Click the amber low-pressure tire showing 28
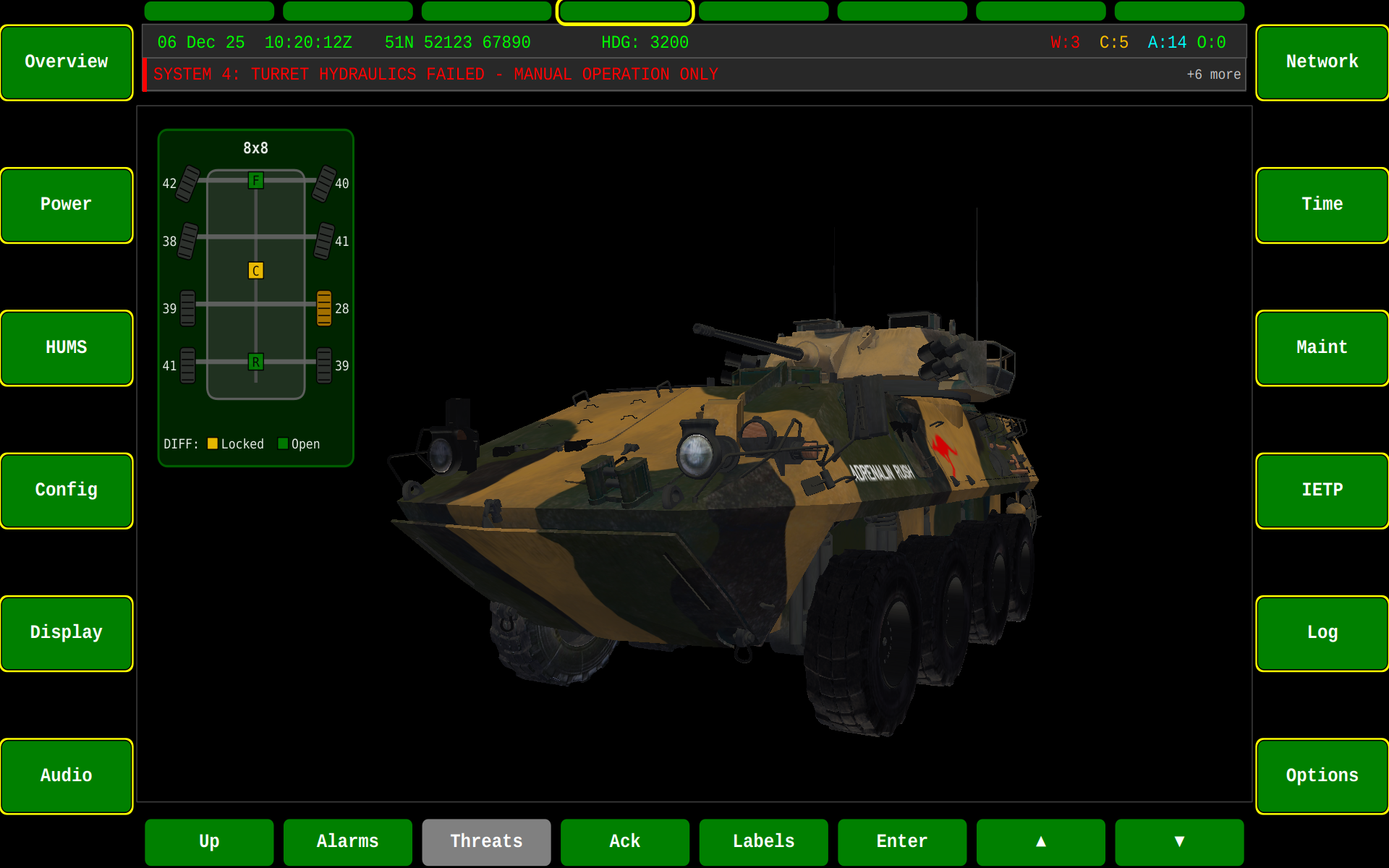Image resolution: width=1389 pixels, height=868 pixels. point(324,308)
